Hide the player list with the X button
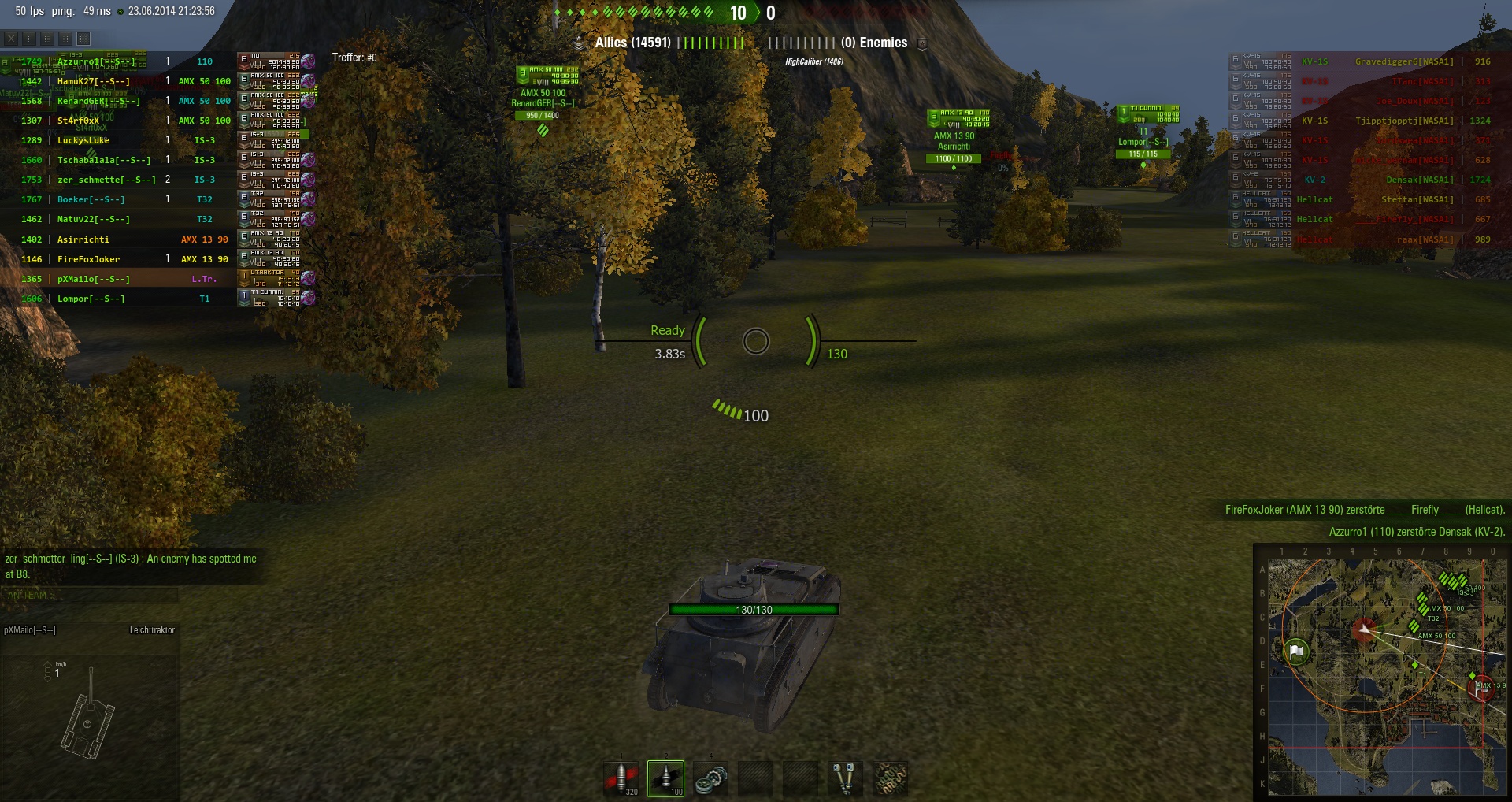 (x=11, y=39)
